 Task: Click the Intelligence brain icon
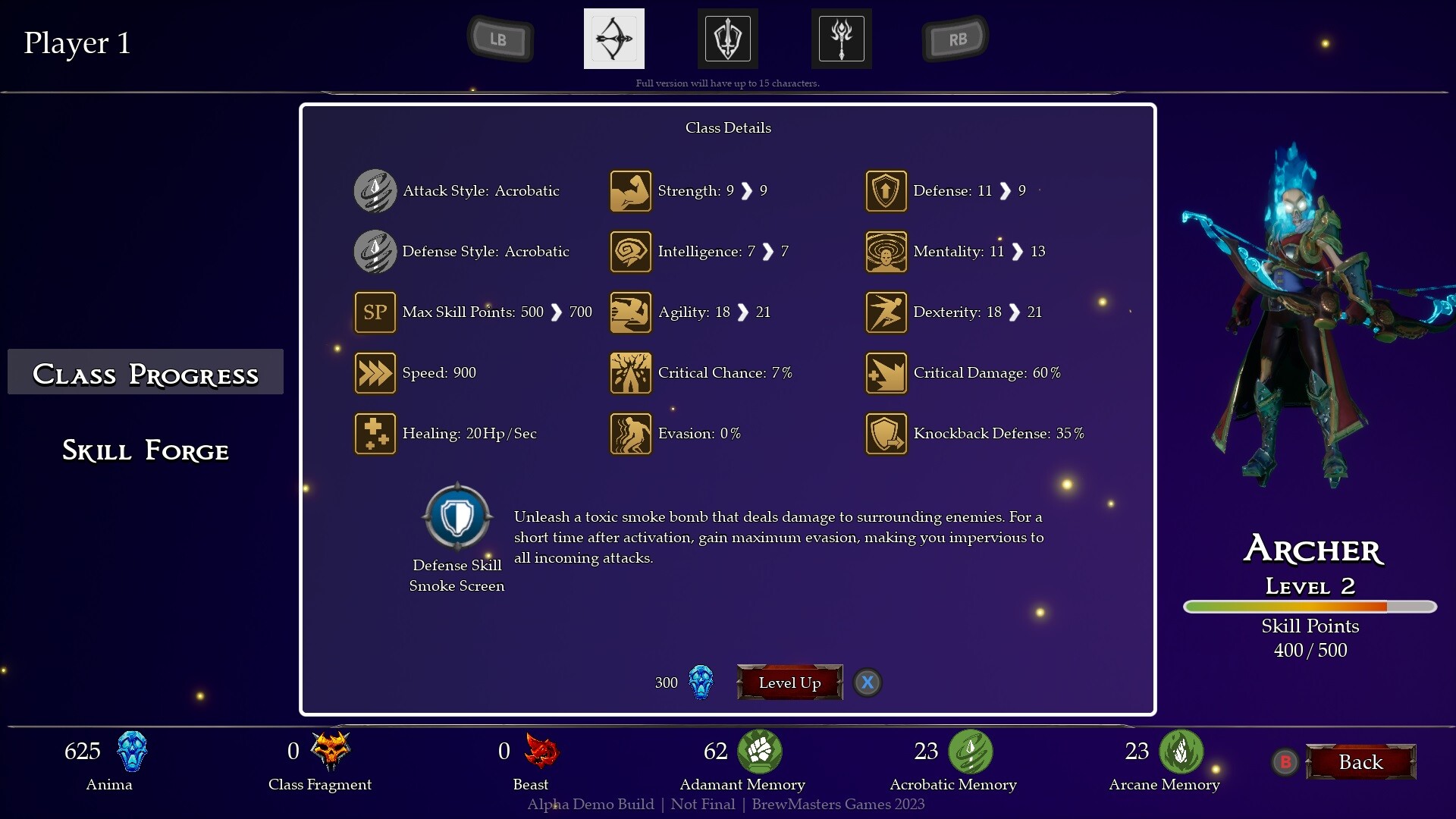point(630,251)
